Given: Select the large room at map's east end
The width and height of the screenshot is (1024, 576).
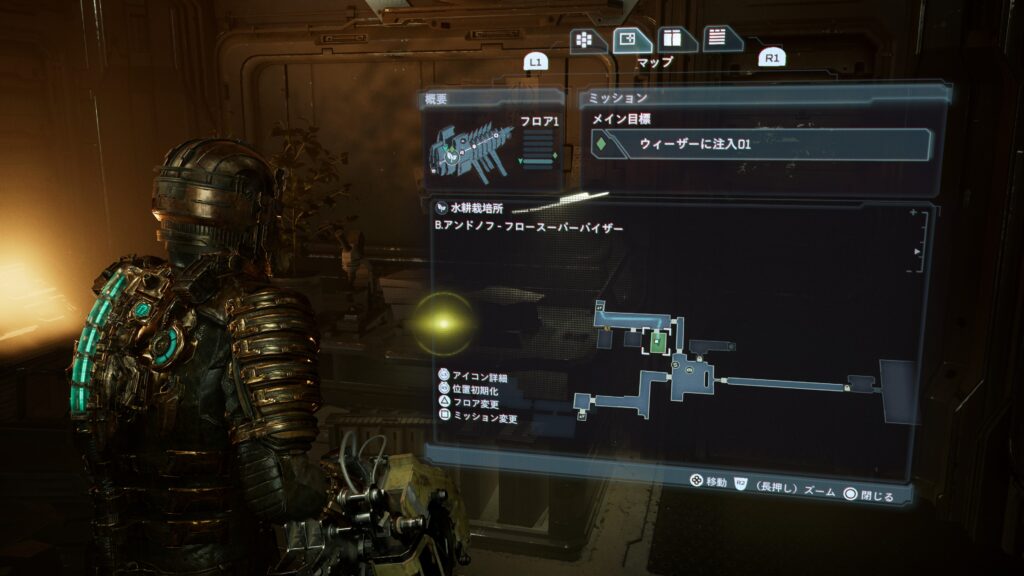Looking at the screenshot, I should coord(896,391).
